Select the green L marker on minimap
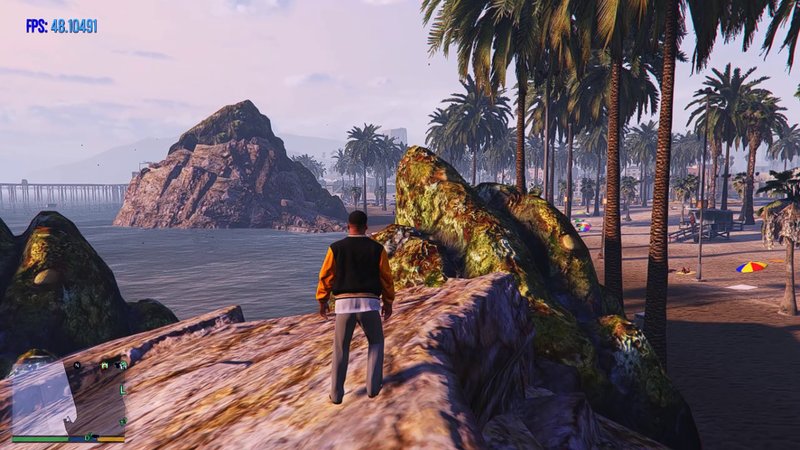The width and height of the screenshot is (800, 450). (x=123, y=390)
